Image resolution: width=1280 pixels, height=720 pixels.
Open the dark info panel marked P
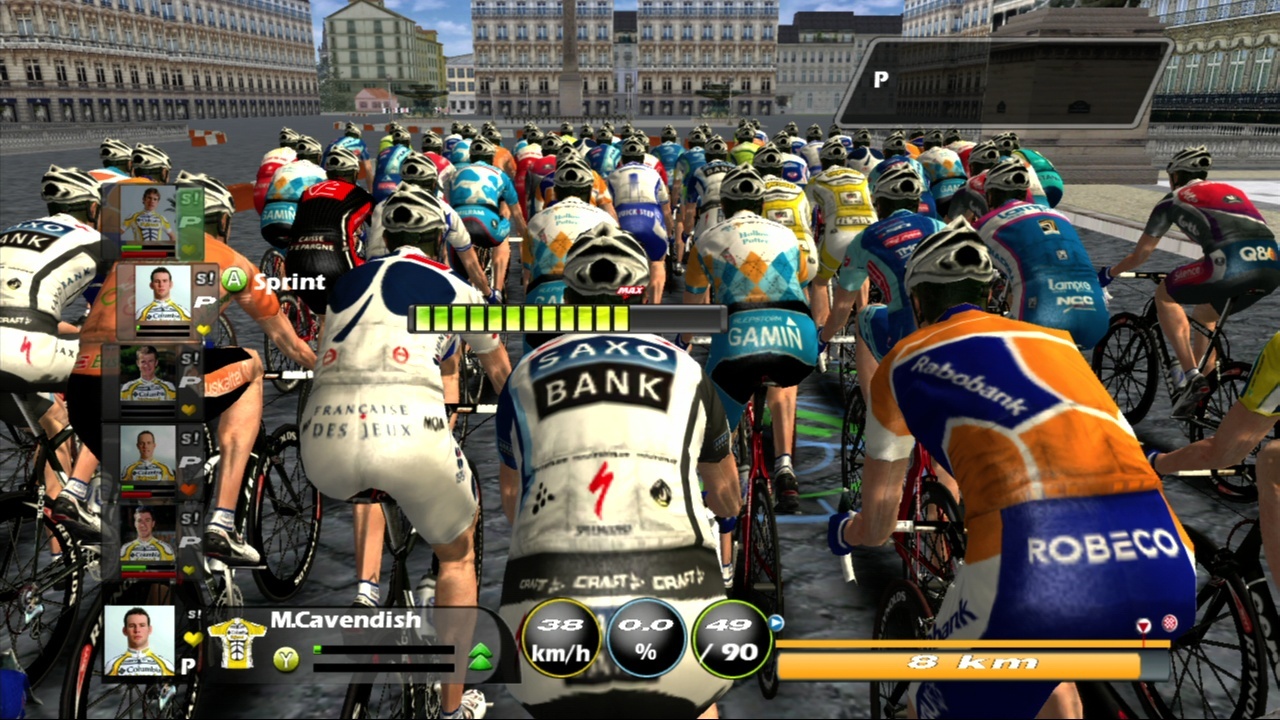[x=1003, y=81]
